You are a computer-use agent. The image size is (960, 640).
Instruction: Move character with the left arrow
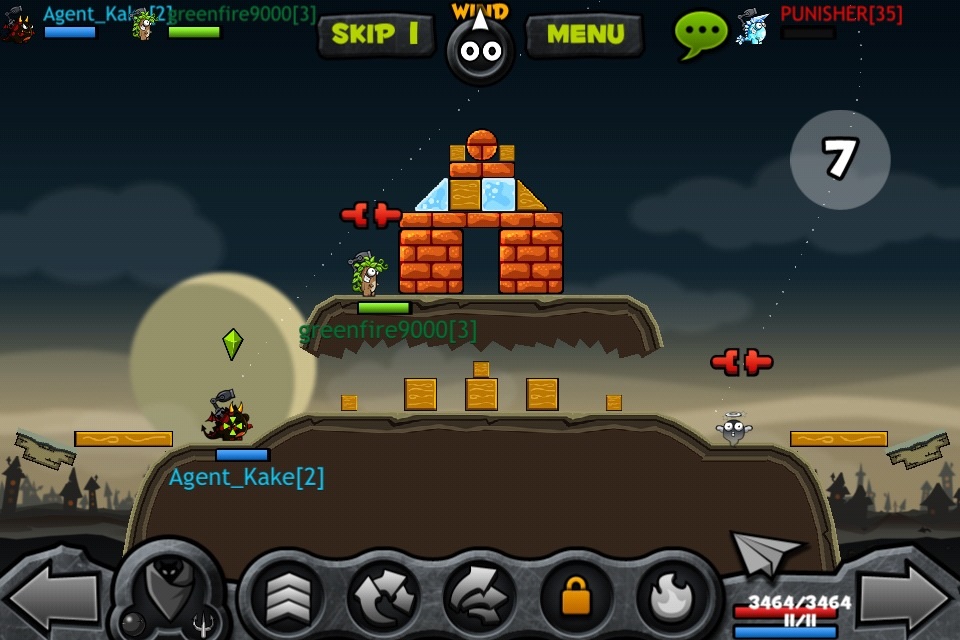coord(48,597)
